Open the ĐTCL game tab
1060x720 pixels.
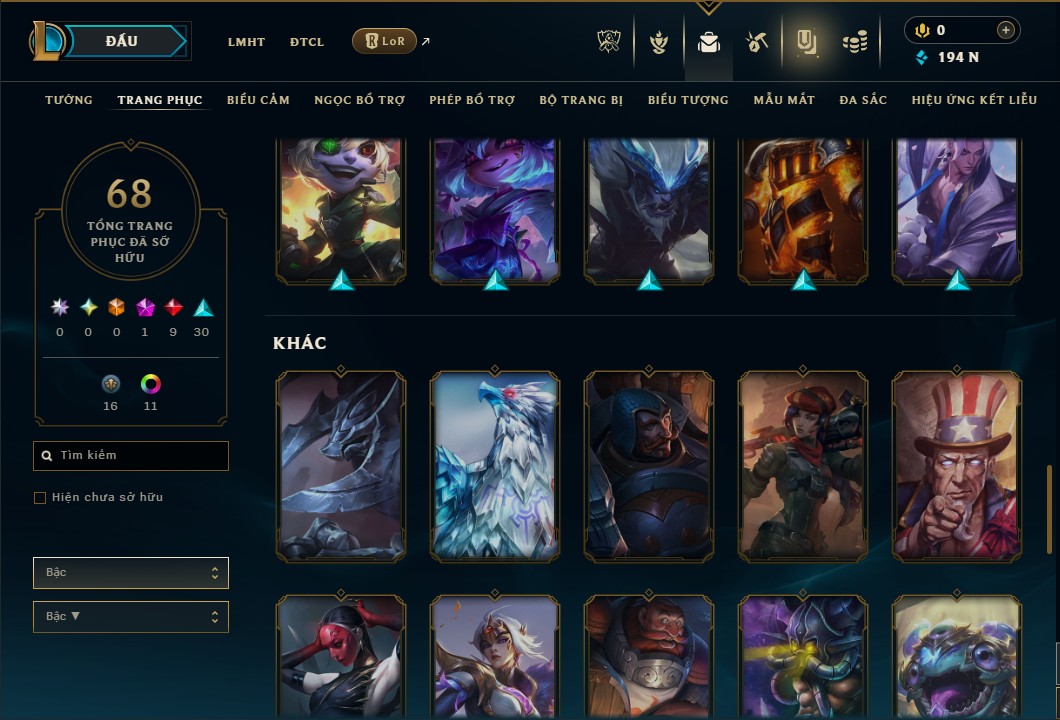[307, 42]
